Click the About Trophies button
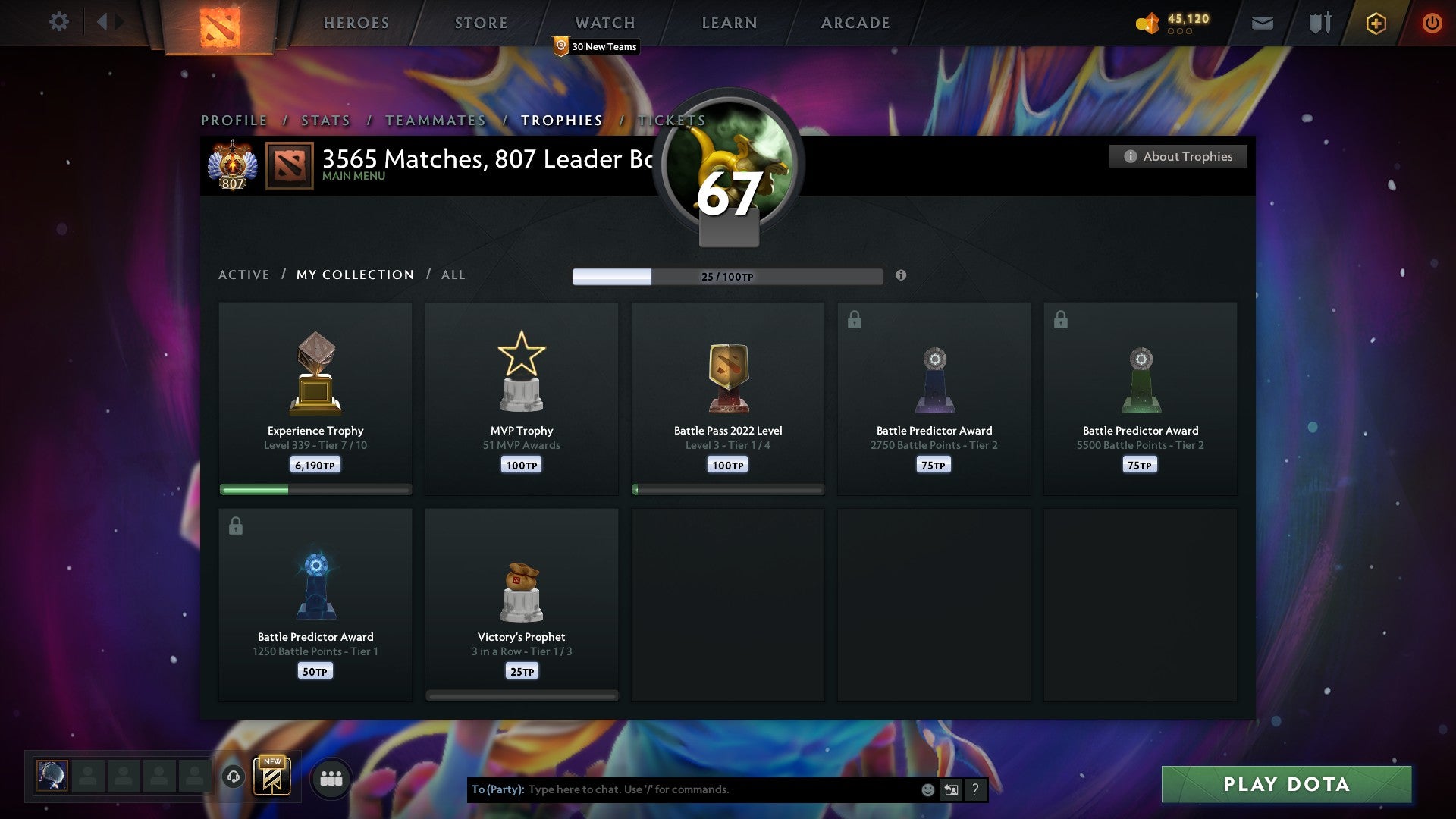Viewport: 1456px width, 819px height. click(x=1178, y=156)
